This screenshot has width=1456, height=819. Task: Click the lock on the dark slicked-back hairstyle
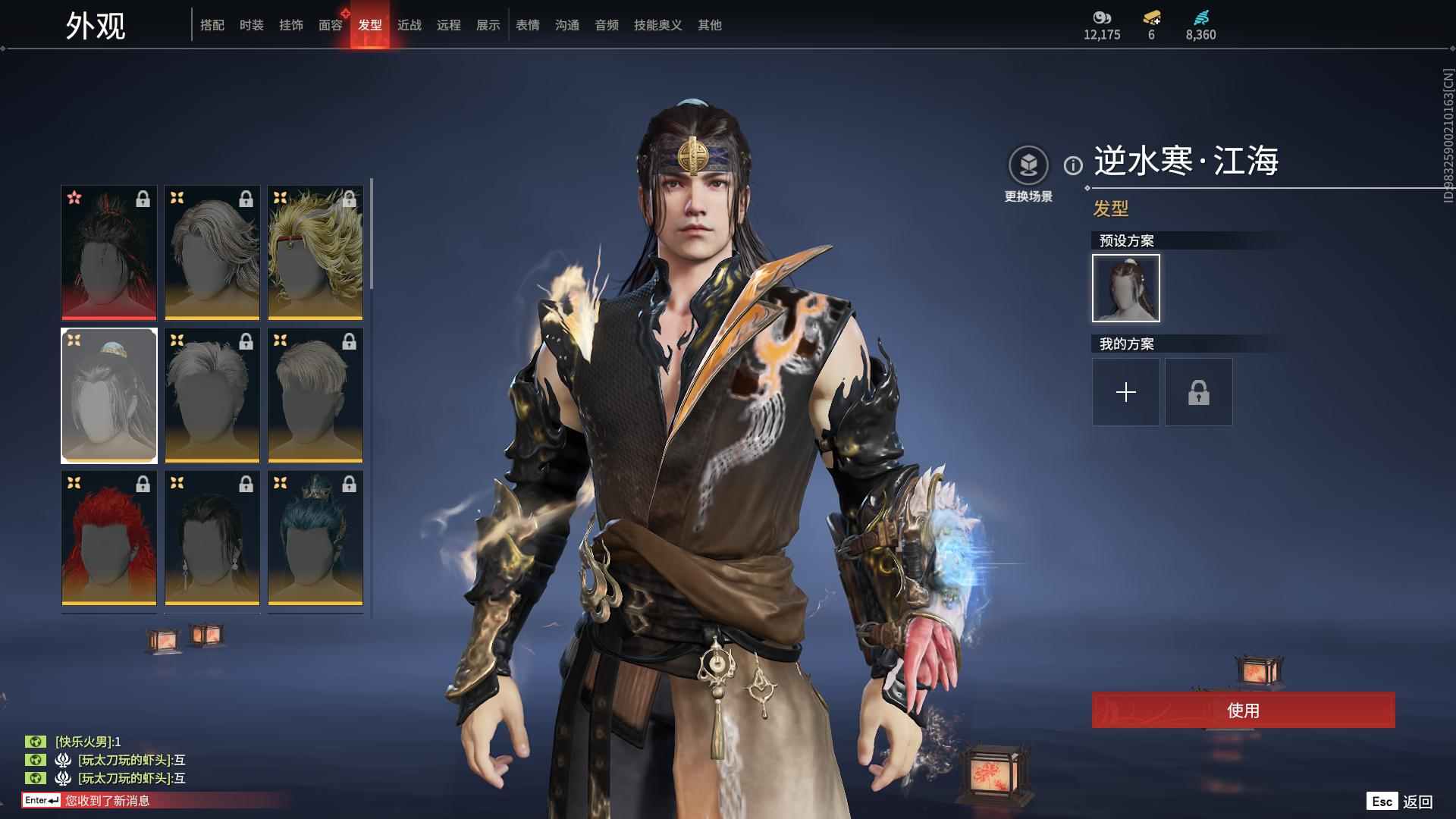tap(245, 483)
